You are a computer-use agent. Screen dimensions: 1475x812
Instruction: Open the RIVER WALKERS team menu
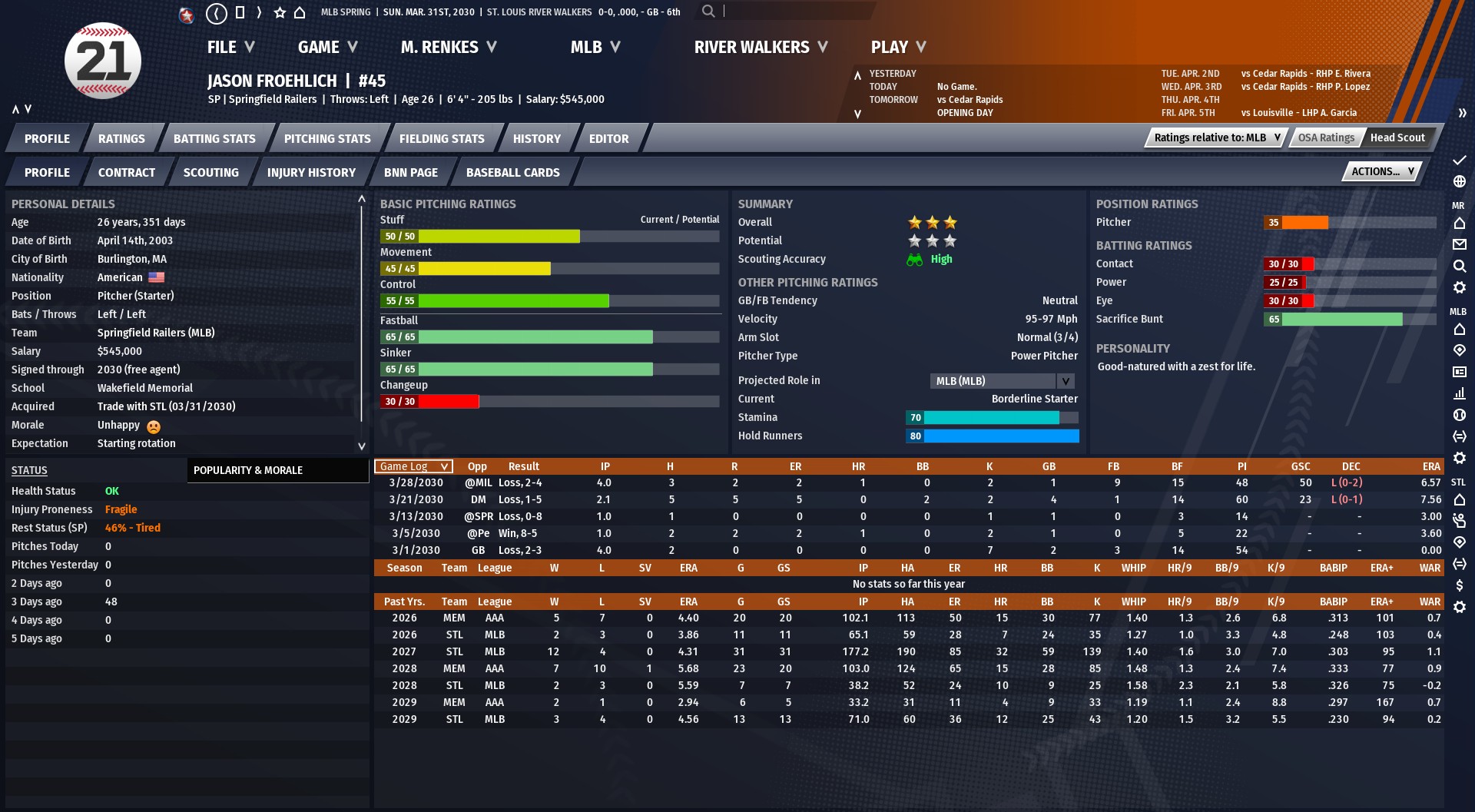coord(761,48)
